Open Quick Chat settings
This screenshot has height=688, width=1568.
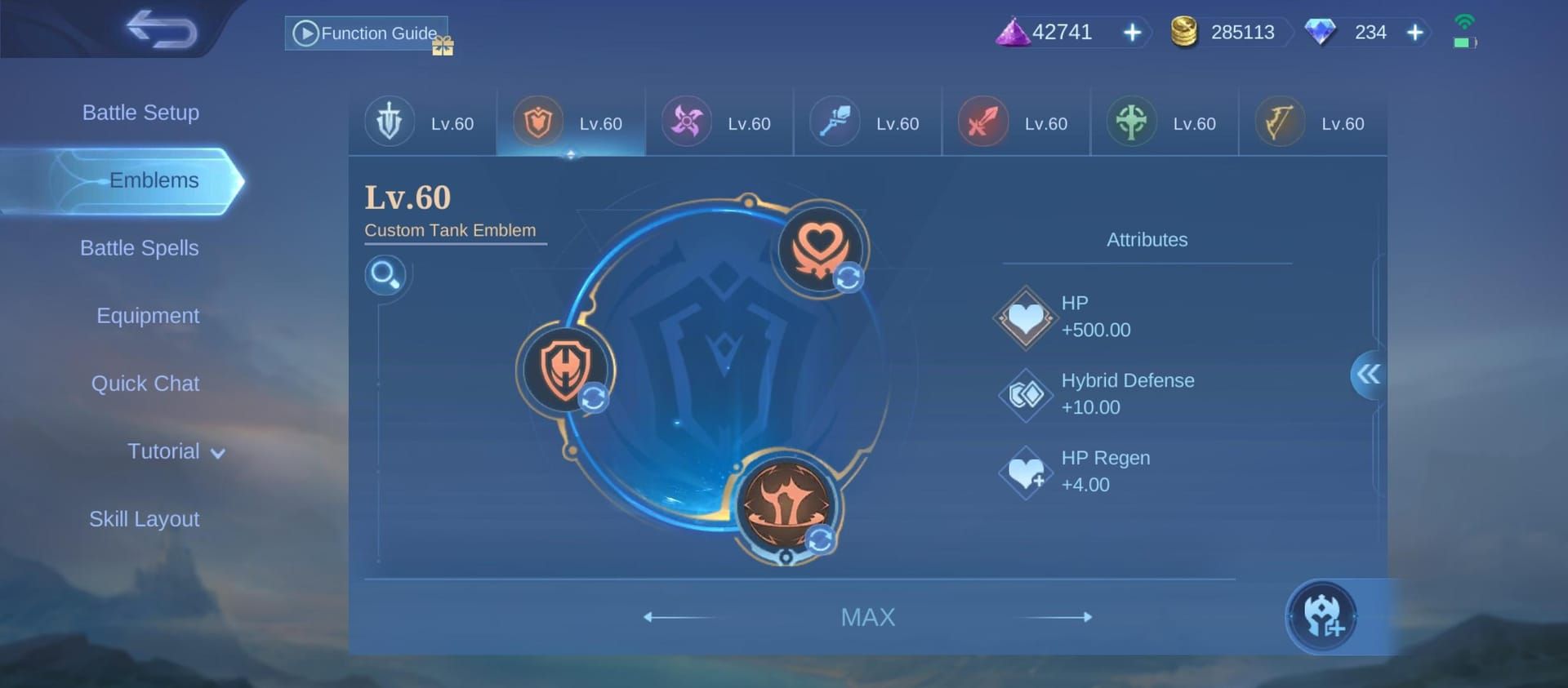(x=145, y=384)
